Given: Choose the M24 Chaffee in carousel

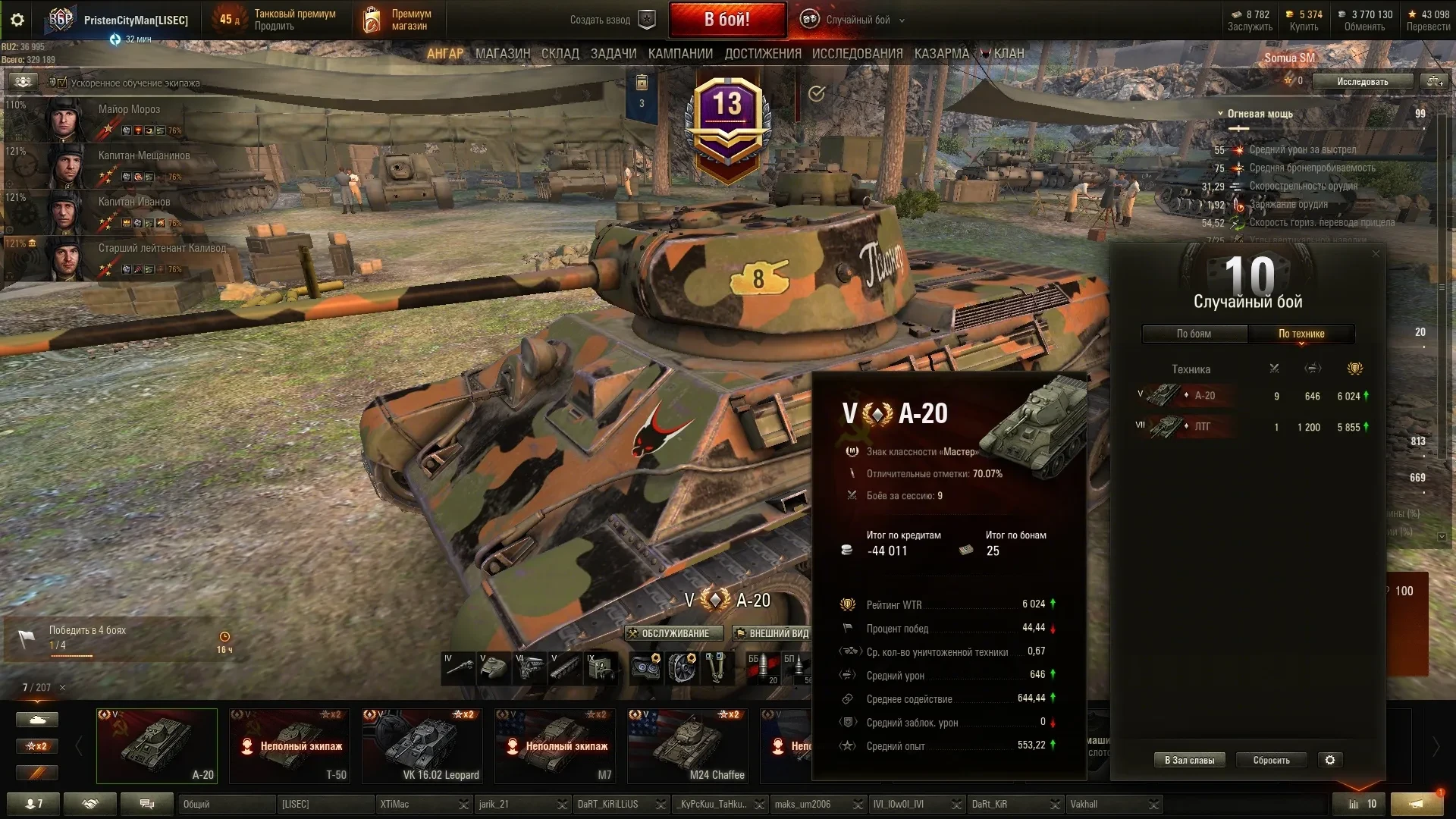Looking at the screenshot, I should point(688,745).
